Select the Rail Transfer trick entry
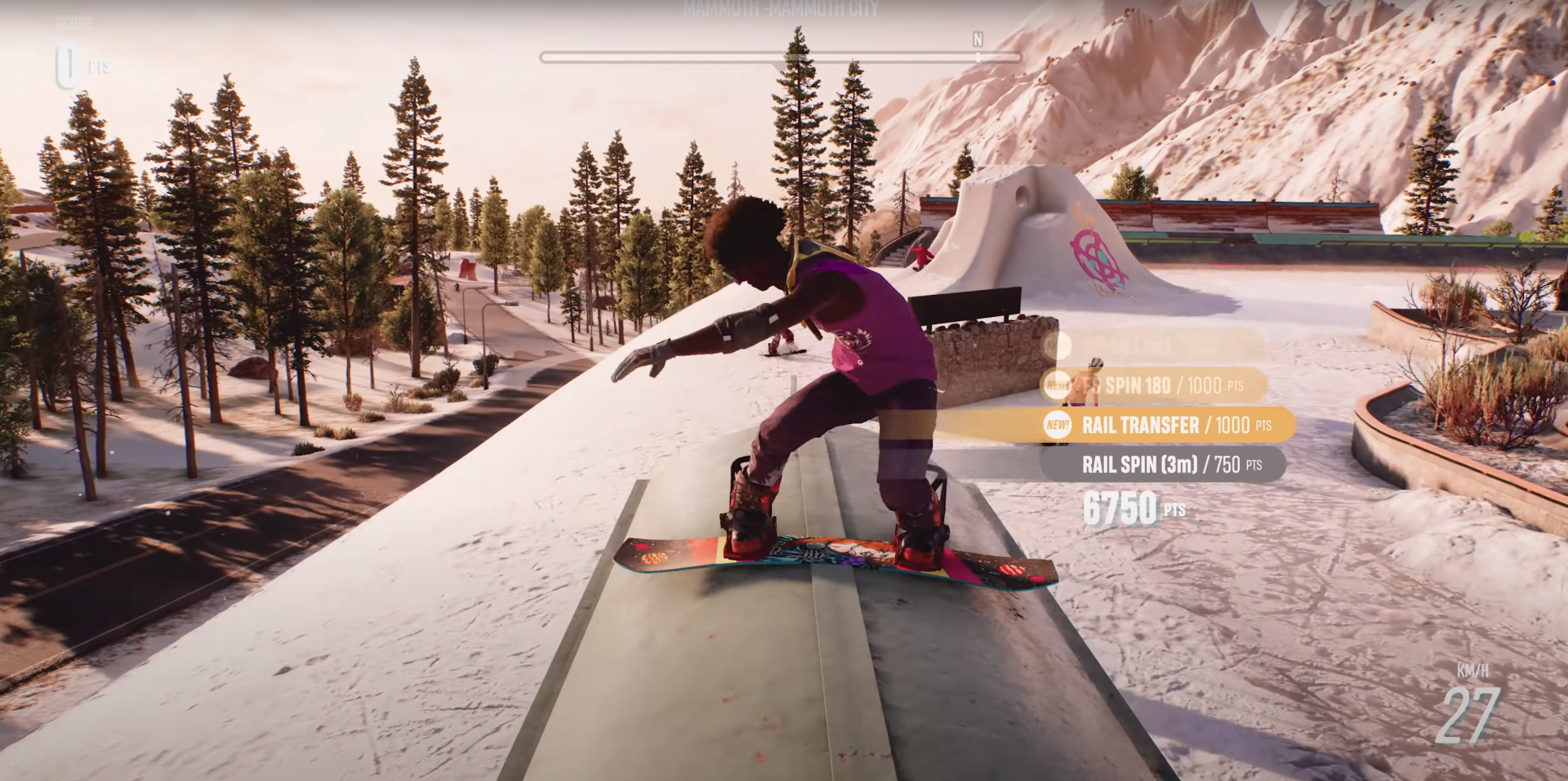 click(1168, 425)
